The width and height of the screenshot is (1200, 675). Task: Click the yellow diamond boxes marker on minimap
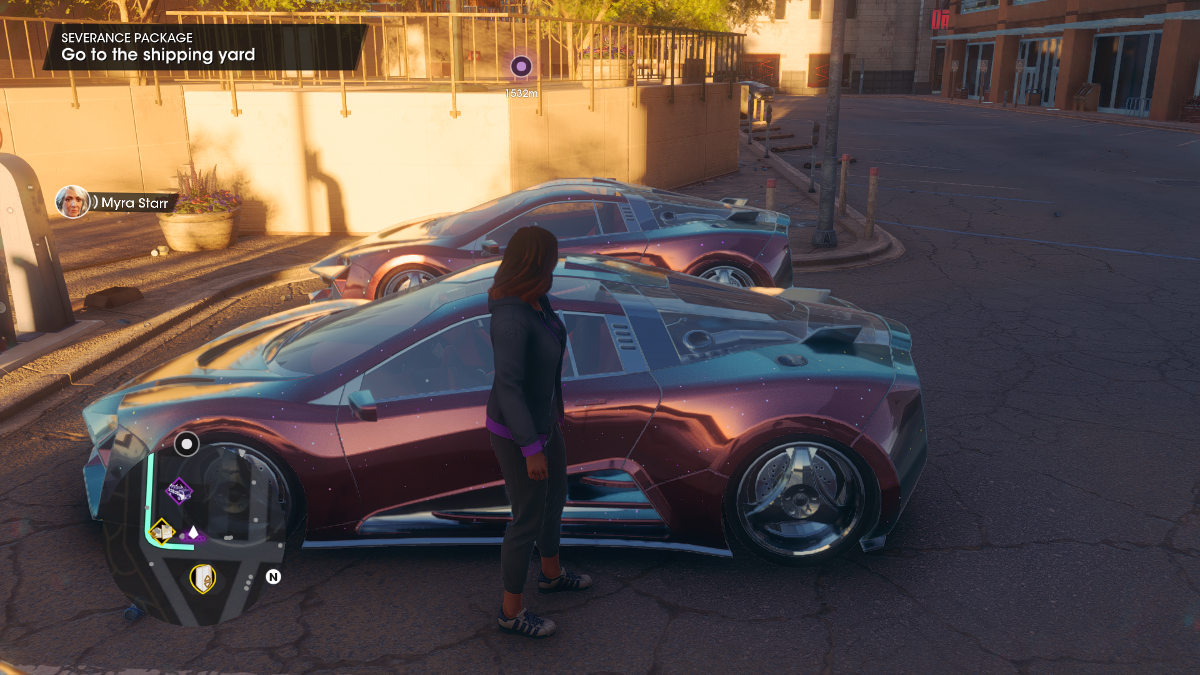(161, 530)
